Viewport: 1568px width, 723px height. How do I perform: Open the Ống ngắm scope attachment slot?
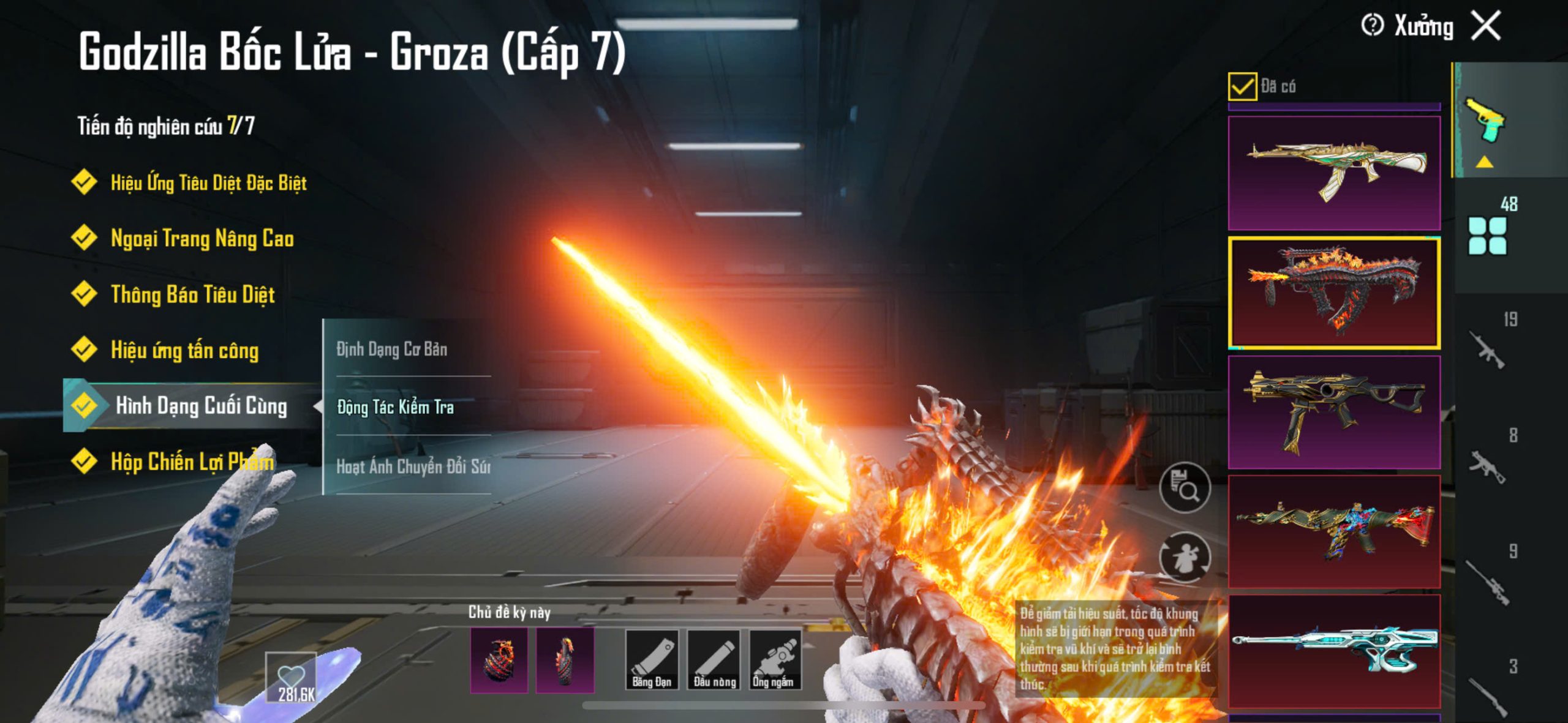tap(775, 660)
